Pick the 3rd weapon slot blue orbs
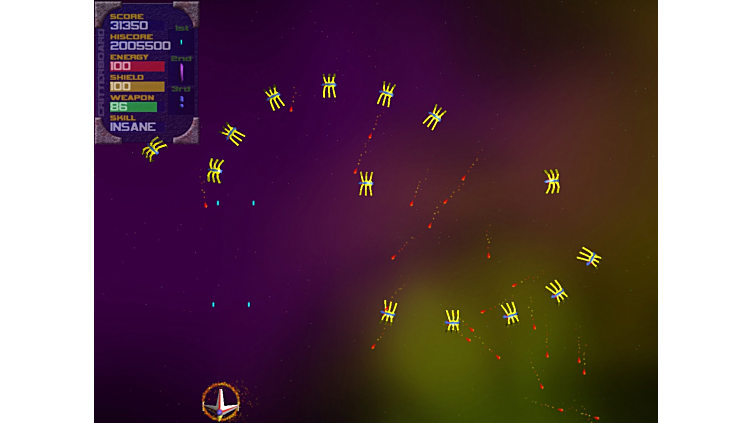The width and height of the screenshot is (752, 423). (x=181, y=101)
